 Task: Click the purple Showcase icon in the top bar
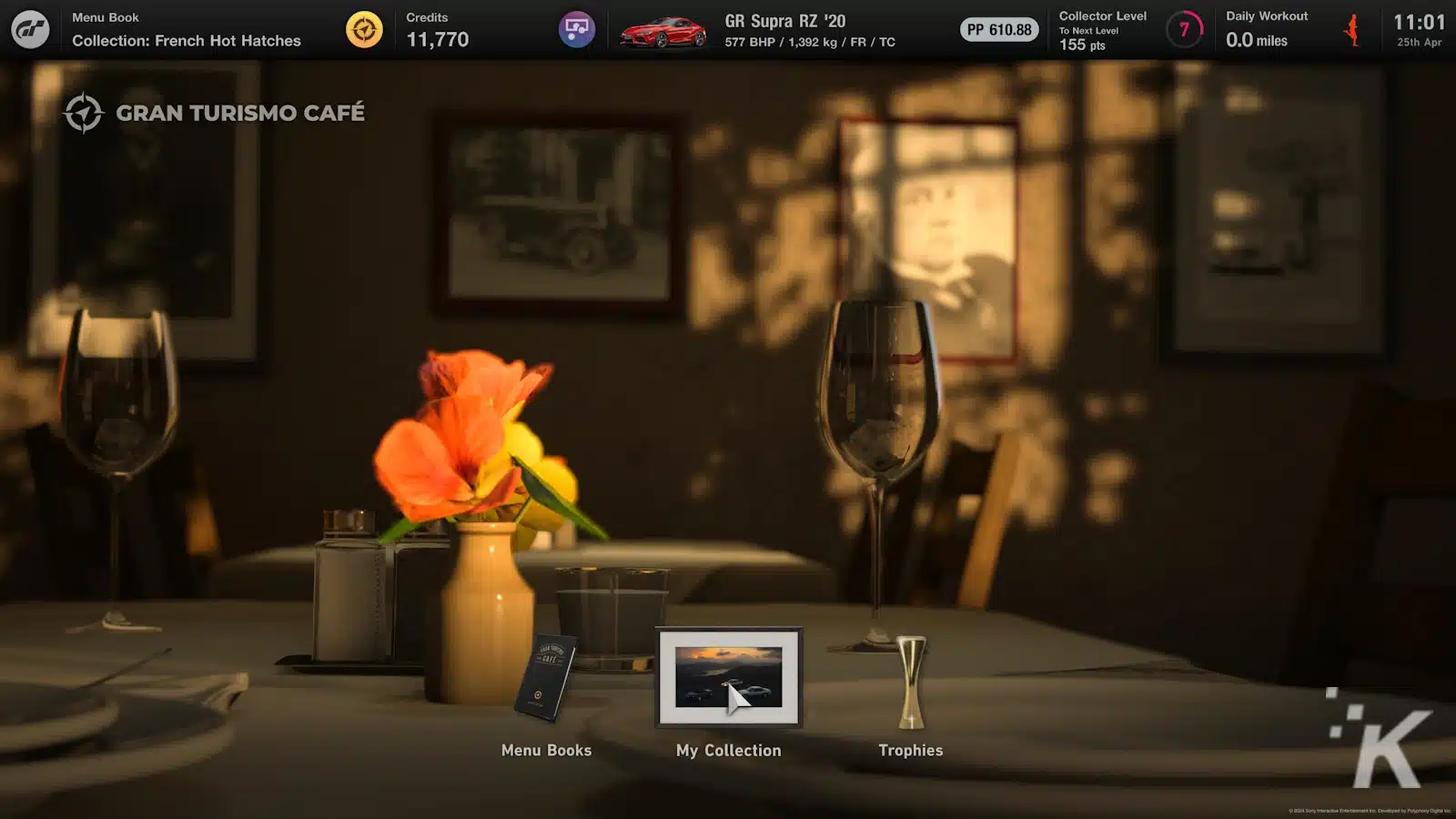(576, 28)
